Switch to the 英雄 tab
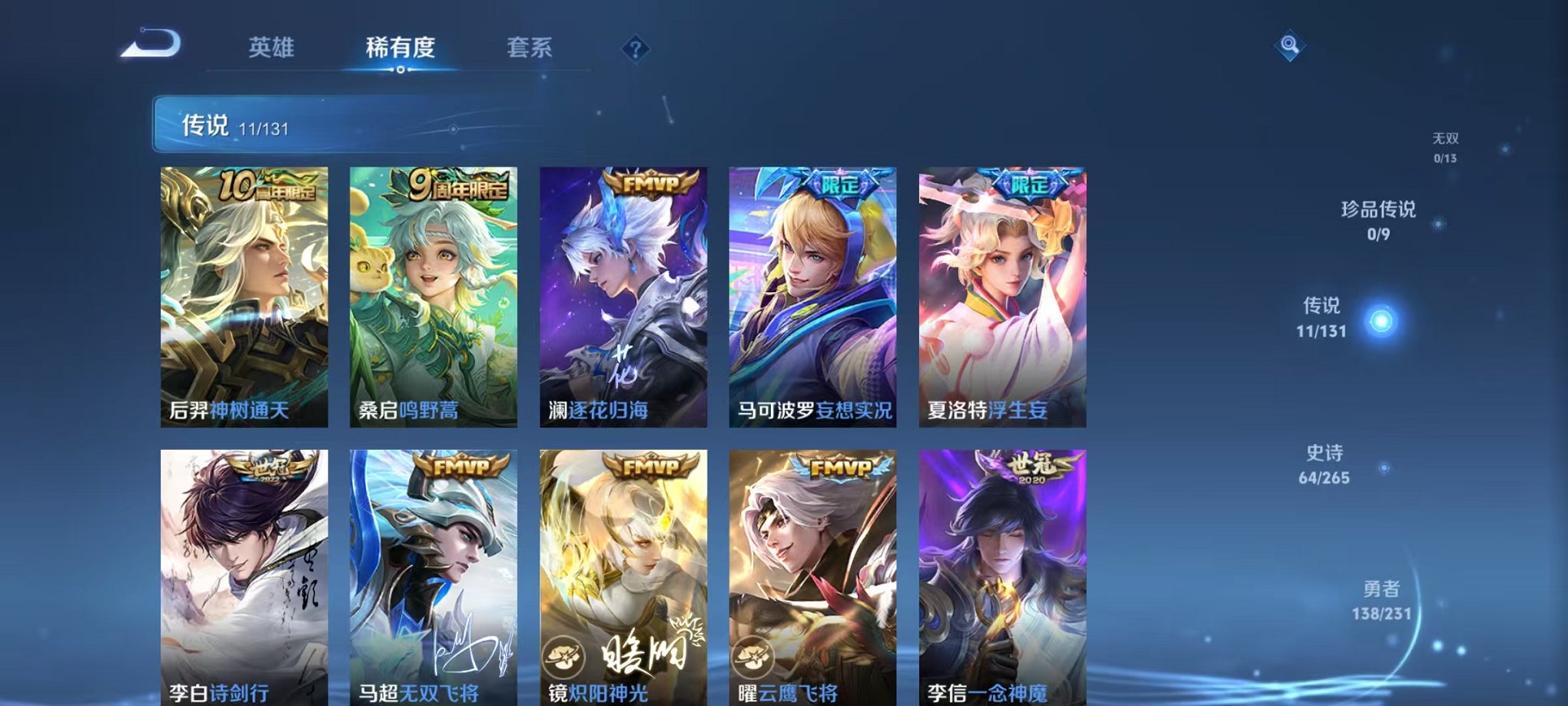 click(273, 48)
